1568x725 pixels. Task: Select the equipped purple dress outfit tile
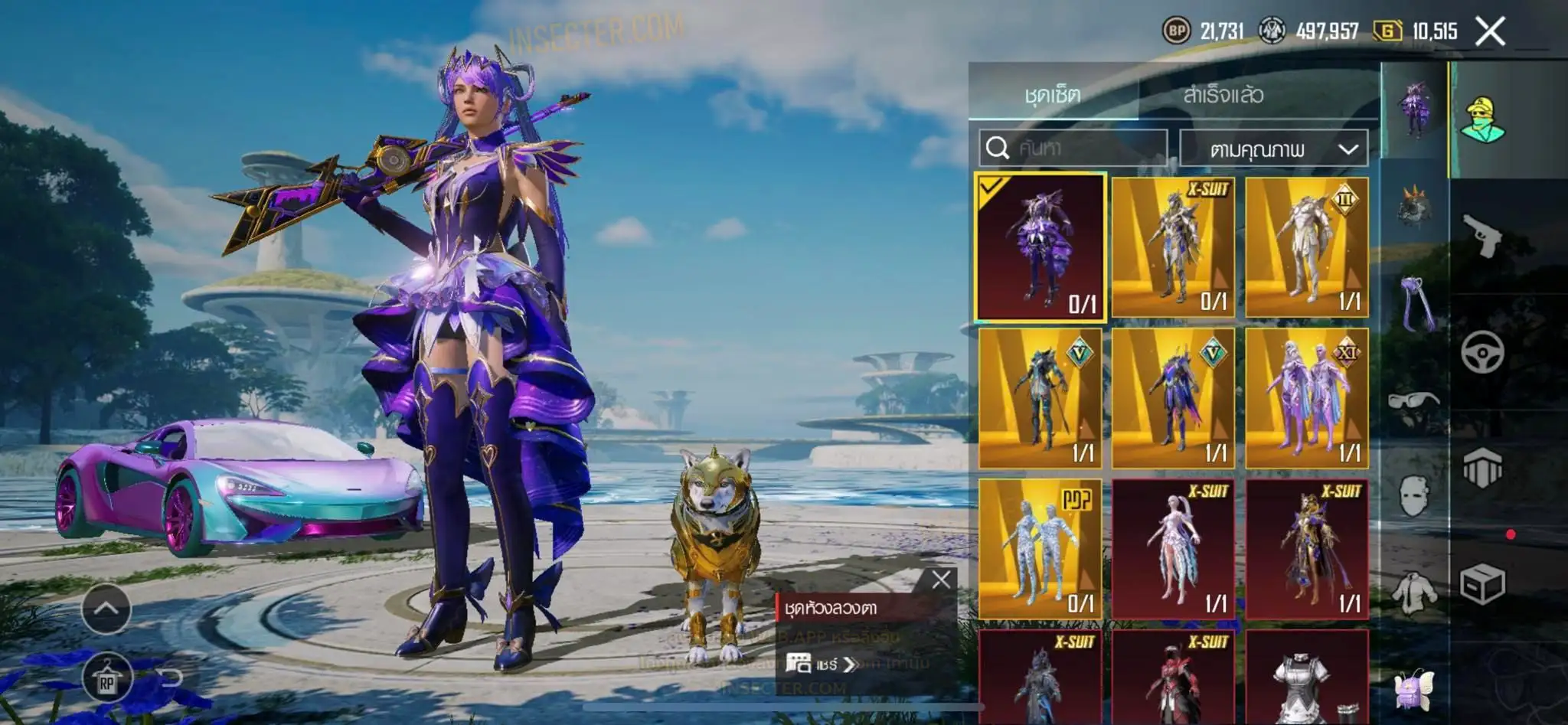click(1040, 247)
